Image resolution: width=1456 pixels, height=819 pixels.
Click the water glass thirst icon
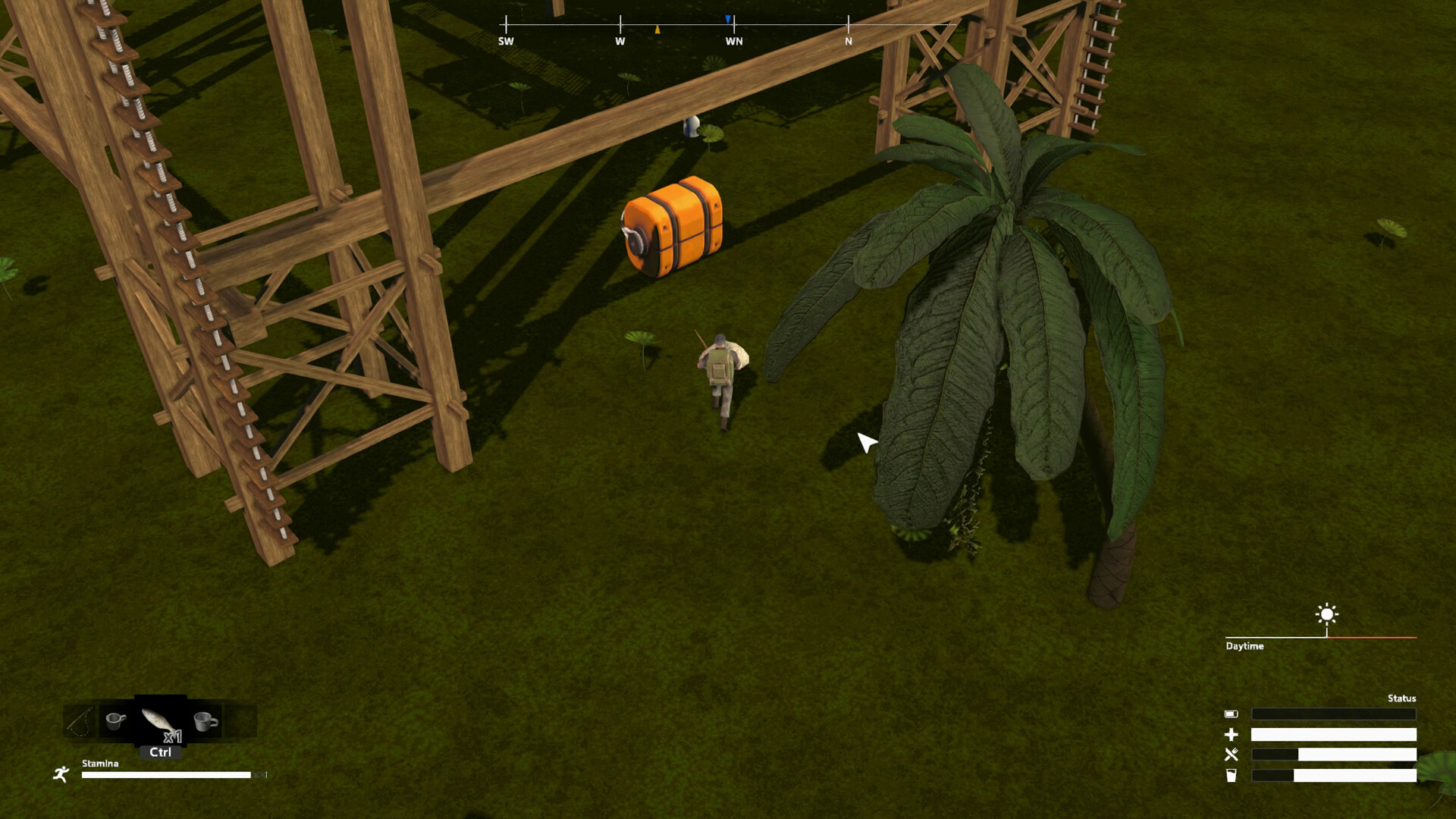[x=1231, y=775]
